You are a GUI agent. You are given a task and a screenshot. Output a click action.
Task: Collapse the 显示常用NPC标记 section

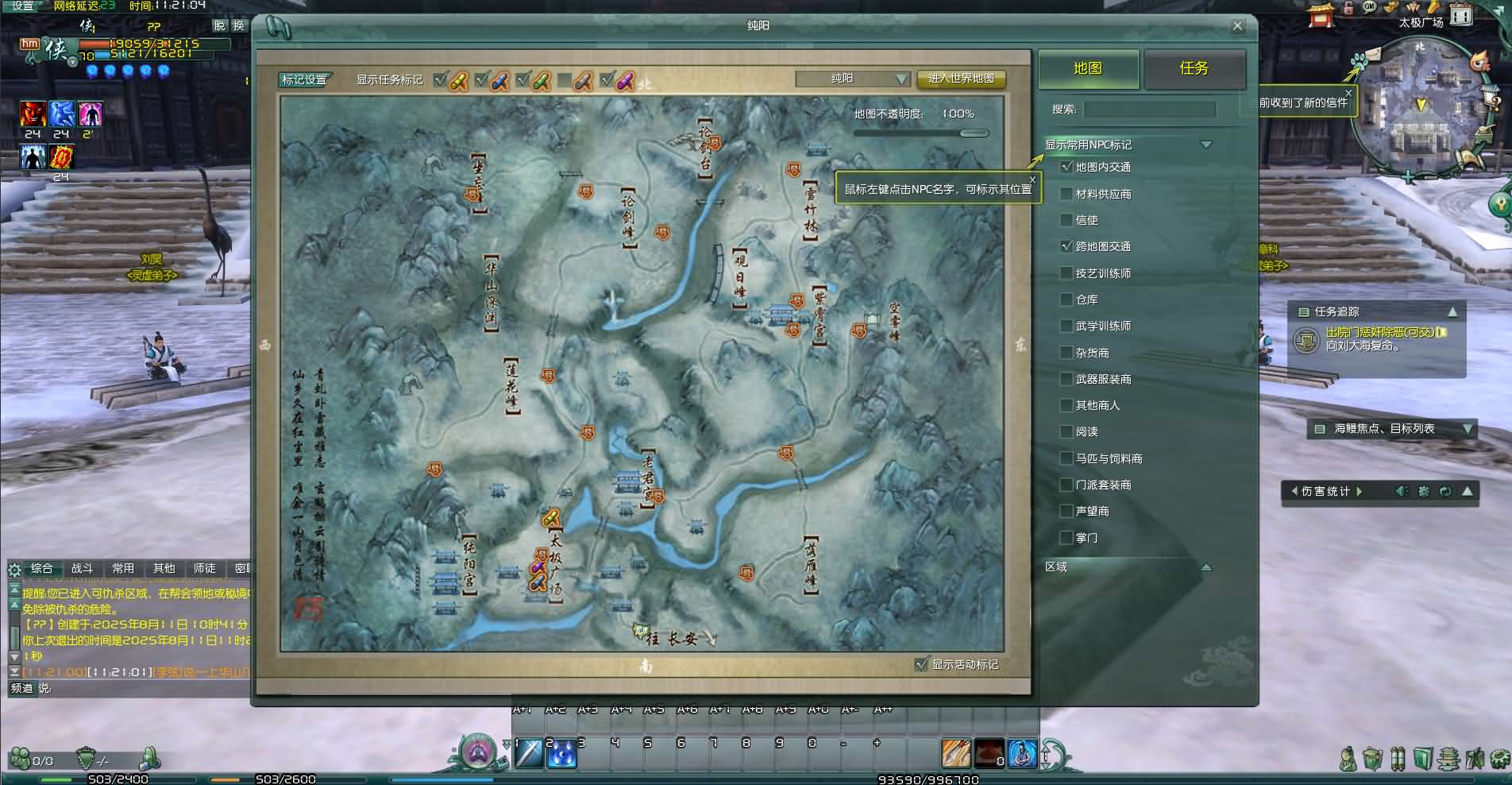click(x=1207, y=145)
